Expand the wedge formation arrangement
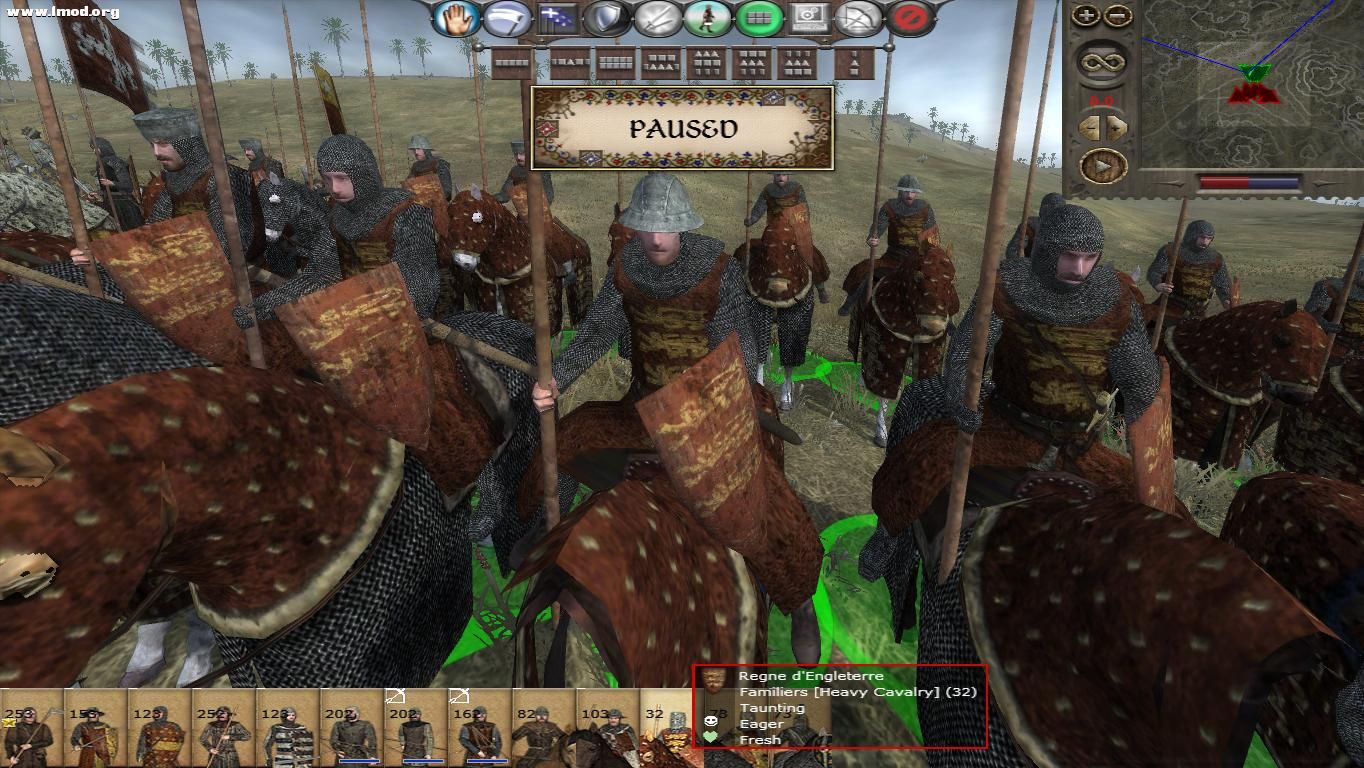 pos(706,62)
